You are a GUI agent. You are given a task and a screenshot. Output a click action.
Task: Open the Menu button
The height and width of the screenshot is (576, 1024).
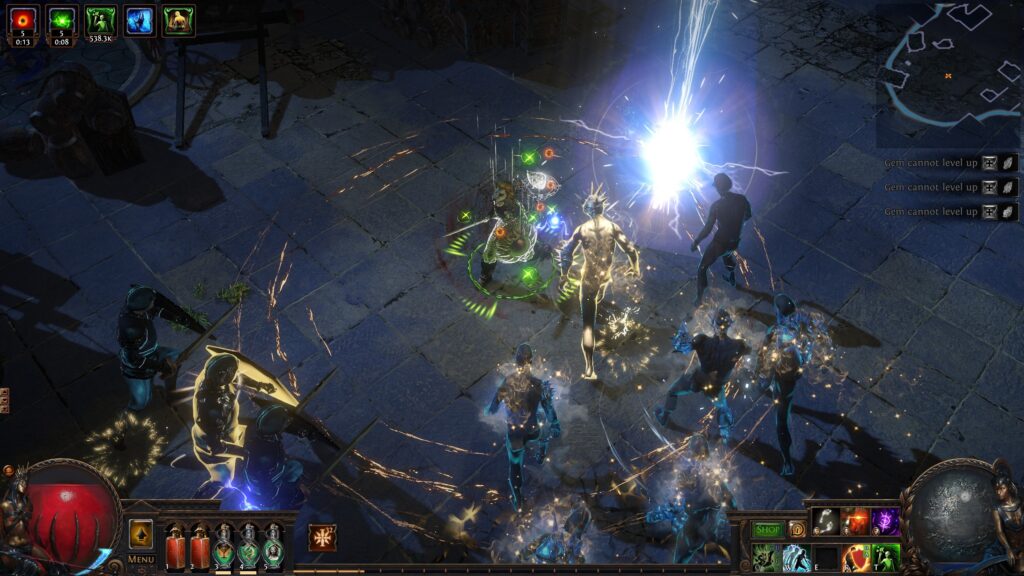pyautogui.click(x=141, y=560)
